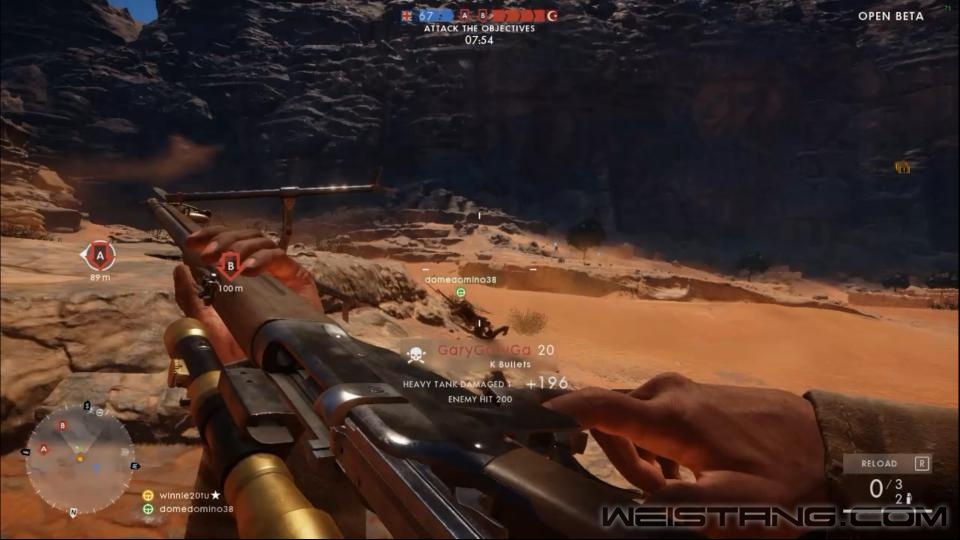960x540 pixels.
Task: Click objective B flag in top score bar
Action: point(482,16)
